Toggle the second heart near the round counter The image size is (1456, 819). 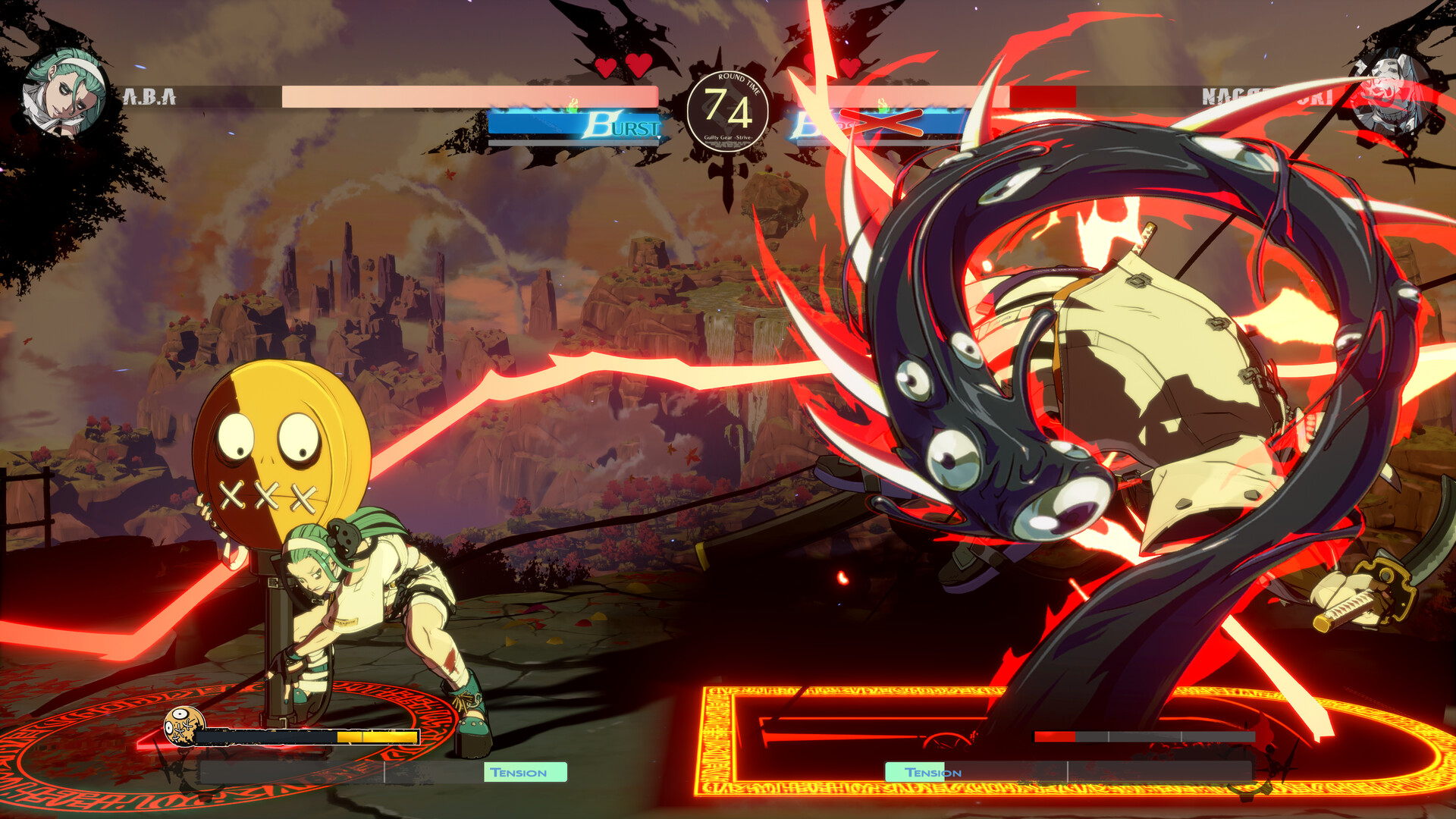pyautogui.click(x=639, y=65)
